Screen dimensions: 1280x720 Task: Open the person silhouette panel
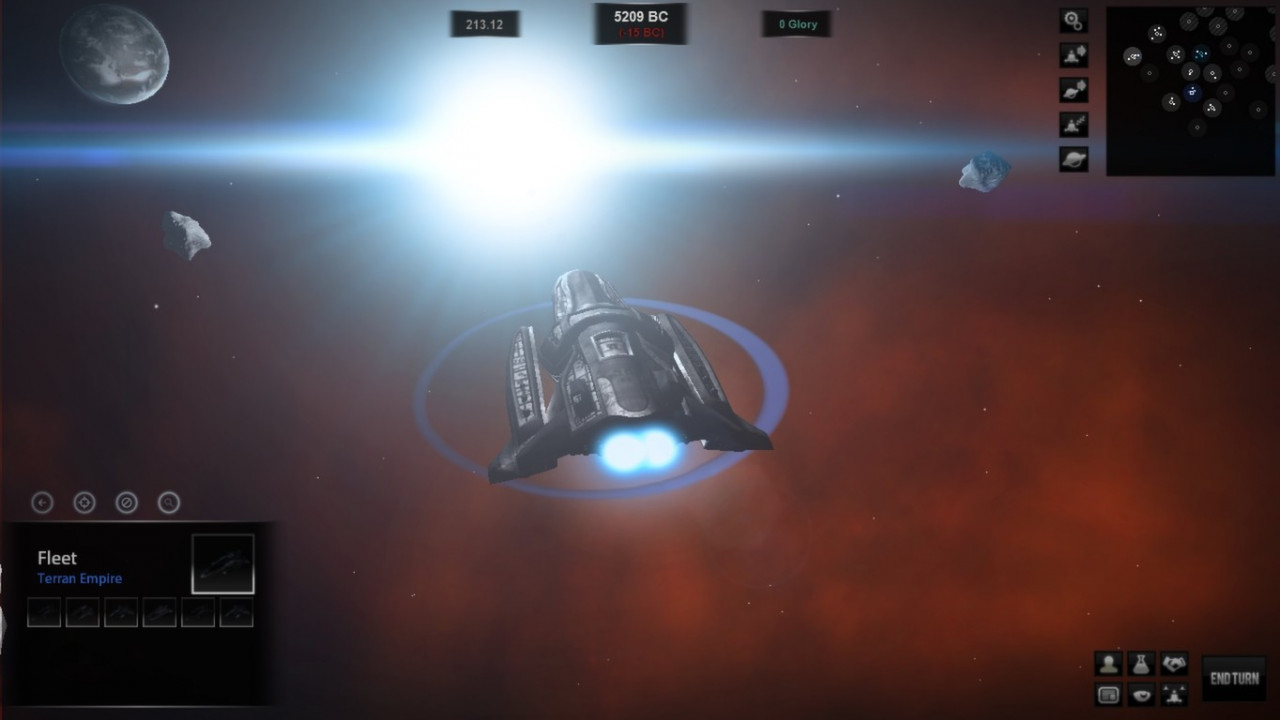point(1108,663)
